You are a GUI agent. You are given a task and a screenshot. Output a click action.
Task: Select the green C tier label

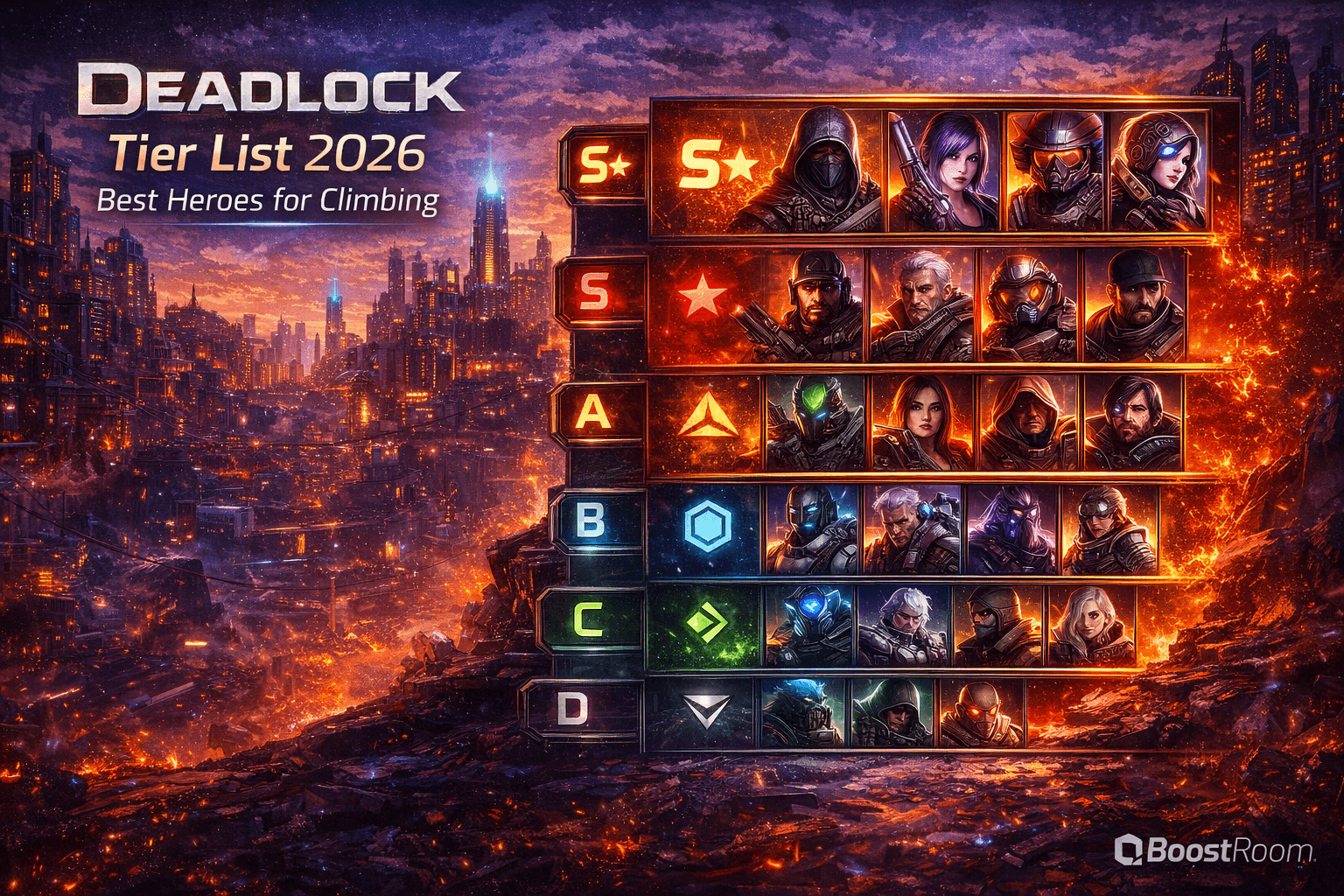click(x=585, y=619)
